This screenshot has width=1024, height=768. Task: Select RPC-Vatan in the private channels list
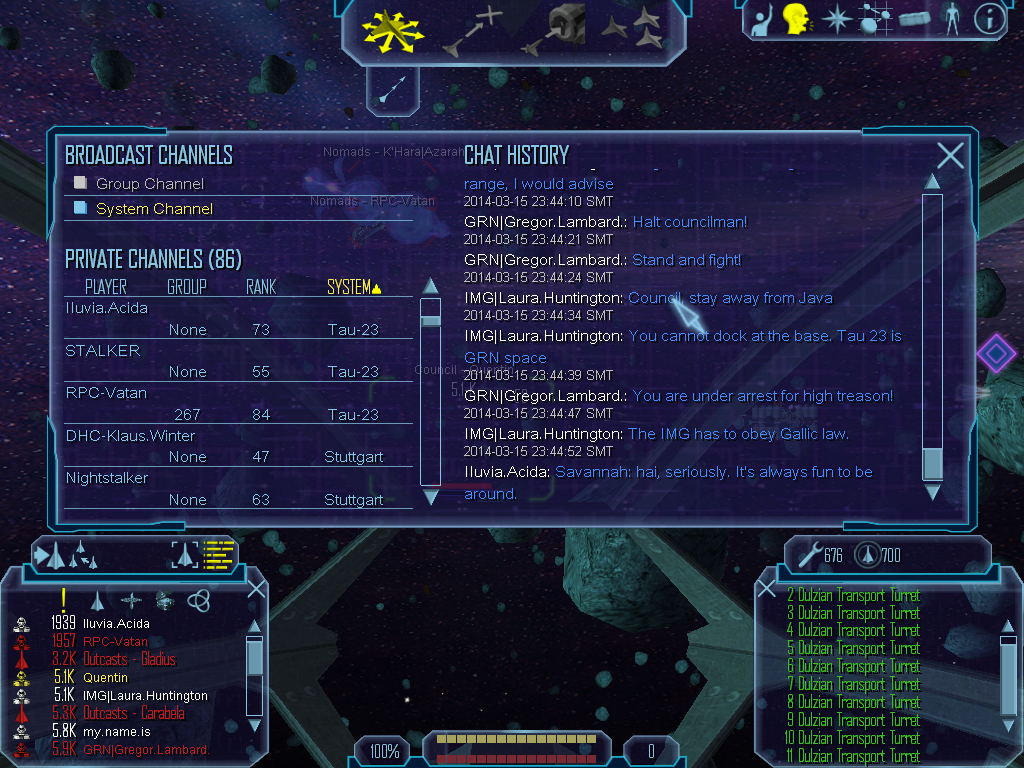106,393
